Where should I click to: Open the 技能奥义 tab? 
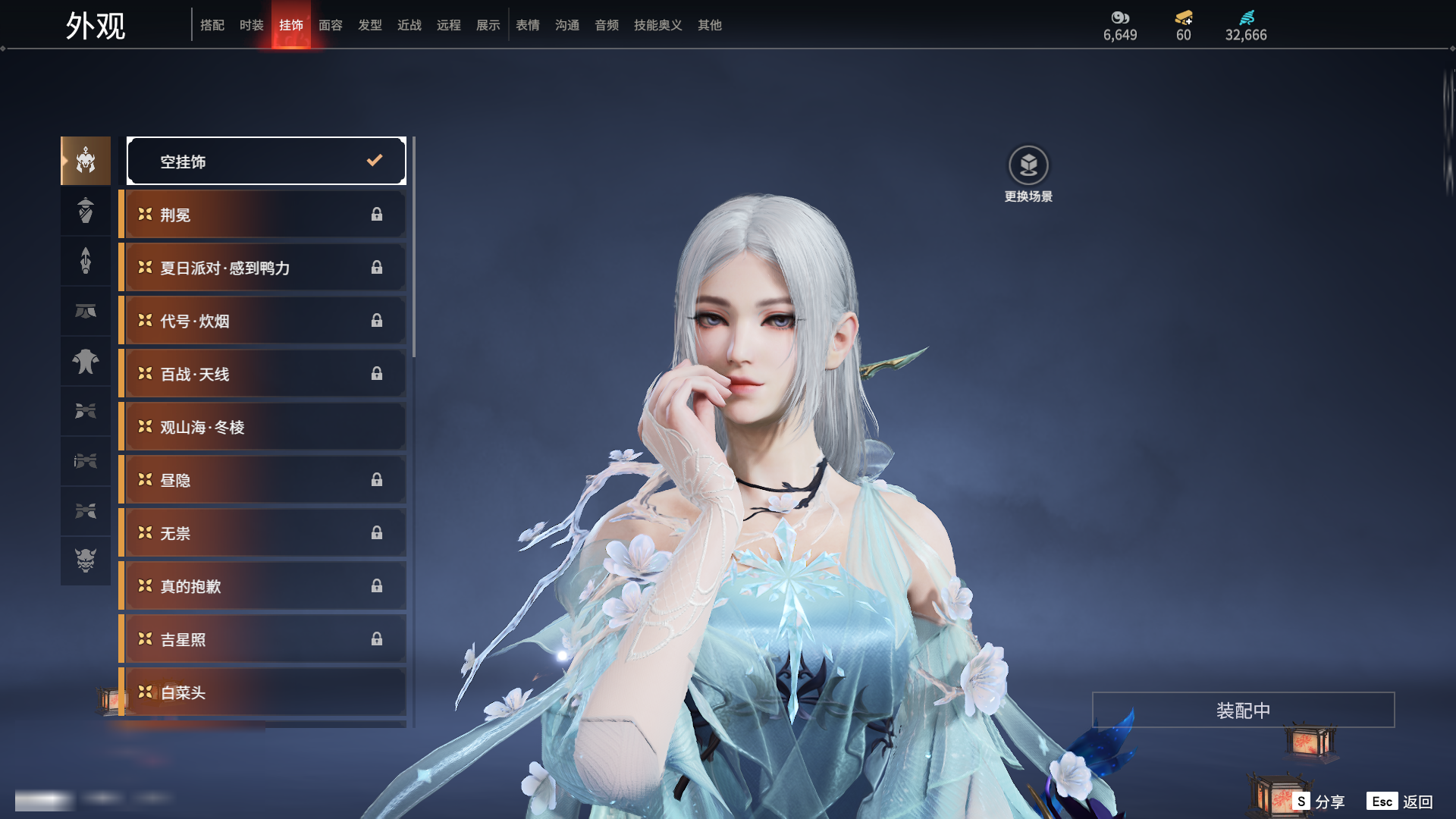click(x=657, y=25)
